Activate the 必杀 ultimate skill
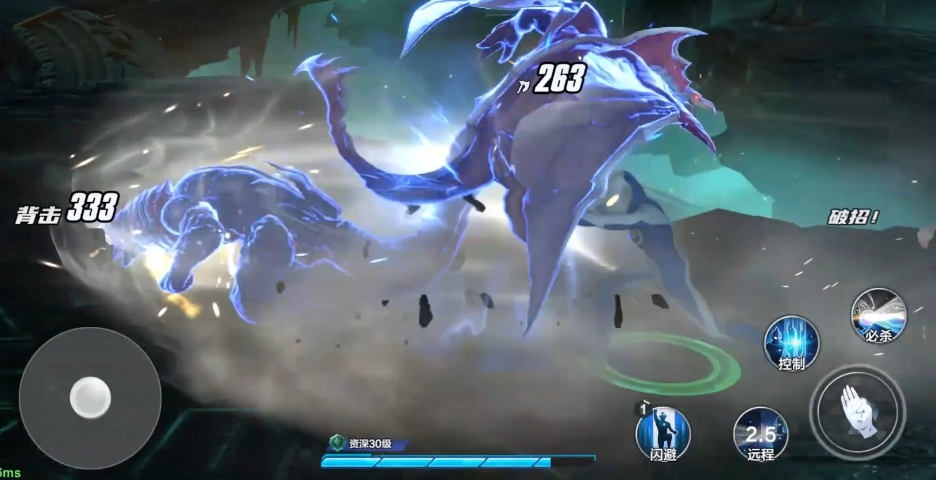Viewport: 936px width, 480px height. click(x=877, y=315)
